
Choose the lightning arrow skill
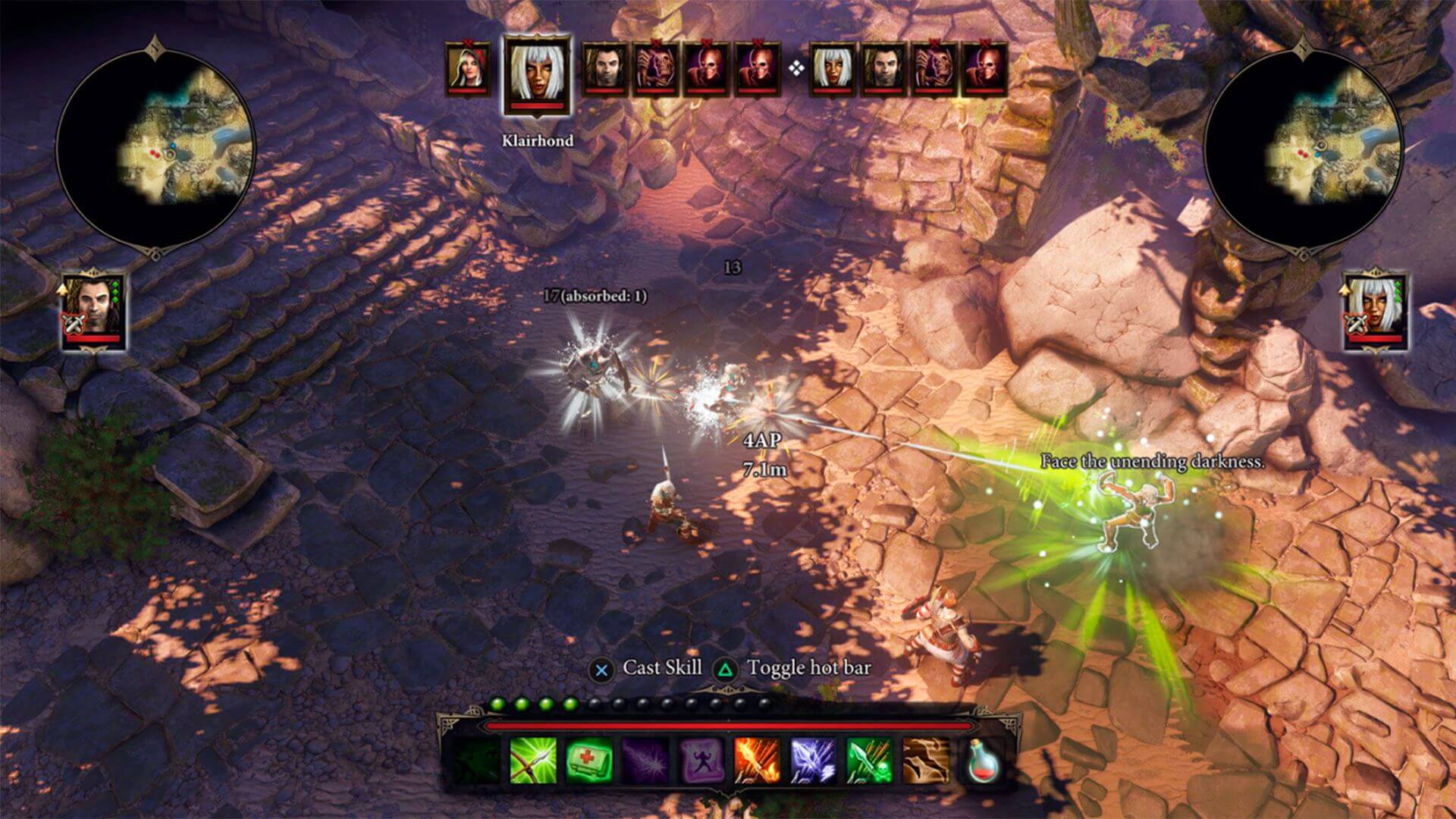click(813, 760)
